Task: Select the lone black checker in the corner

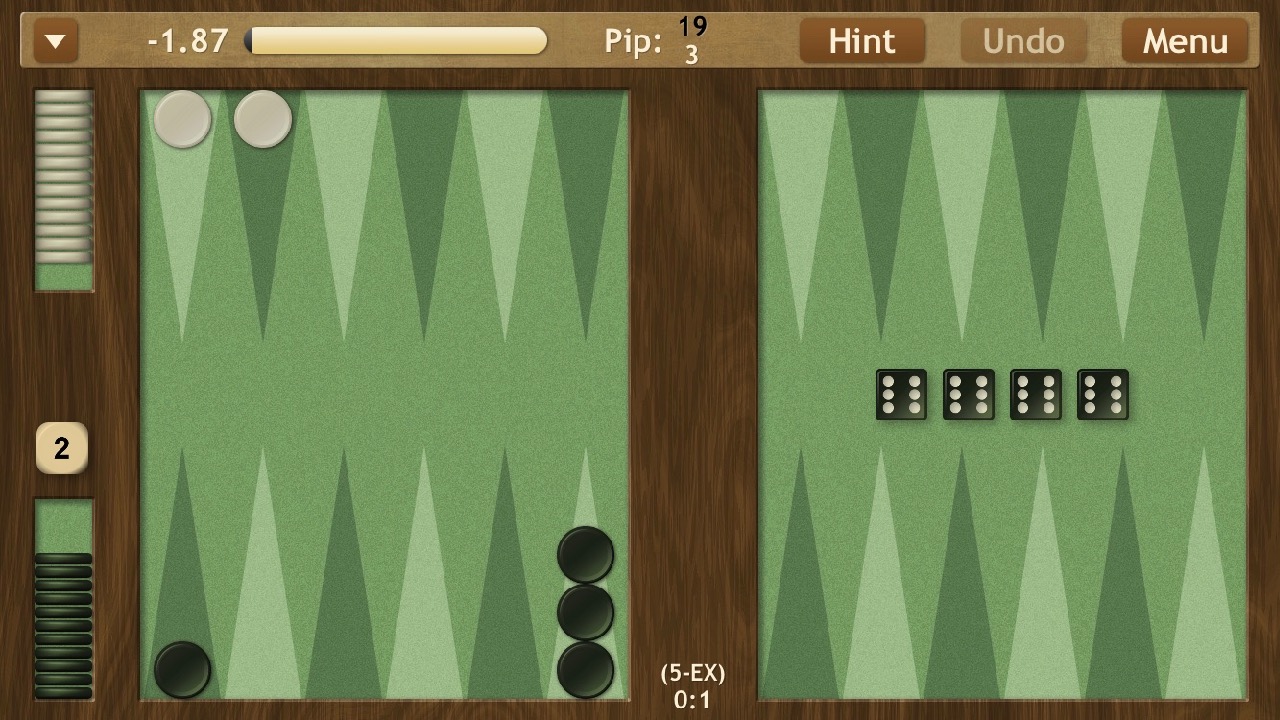Action: click(183, 669)
